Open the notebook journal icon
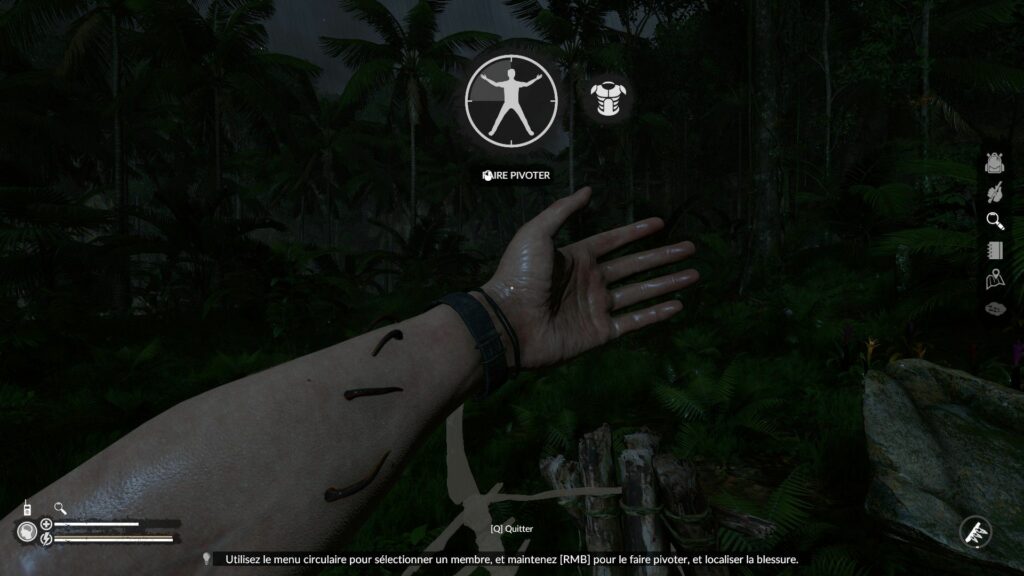Screen dimensions: 1024x576 (x=994, y=250)
